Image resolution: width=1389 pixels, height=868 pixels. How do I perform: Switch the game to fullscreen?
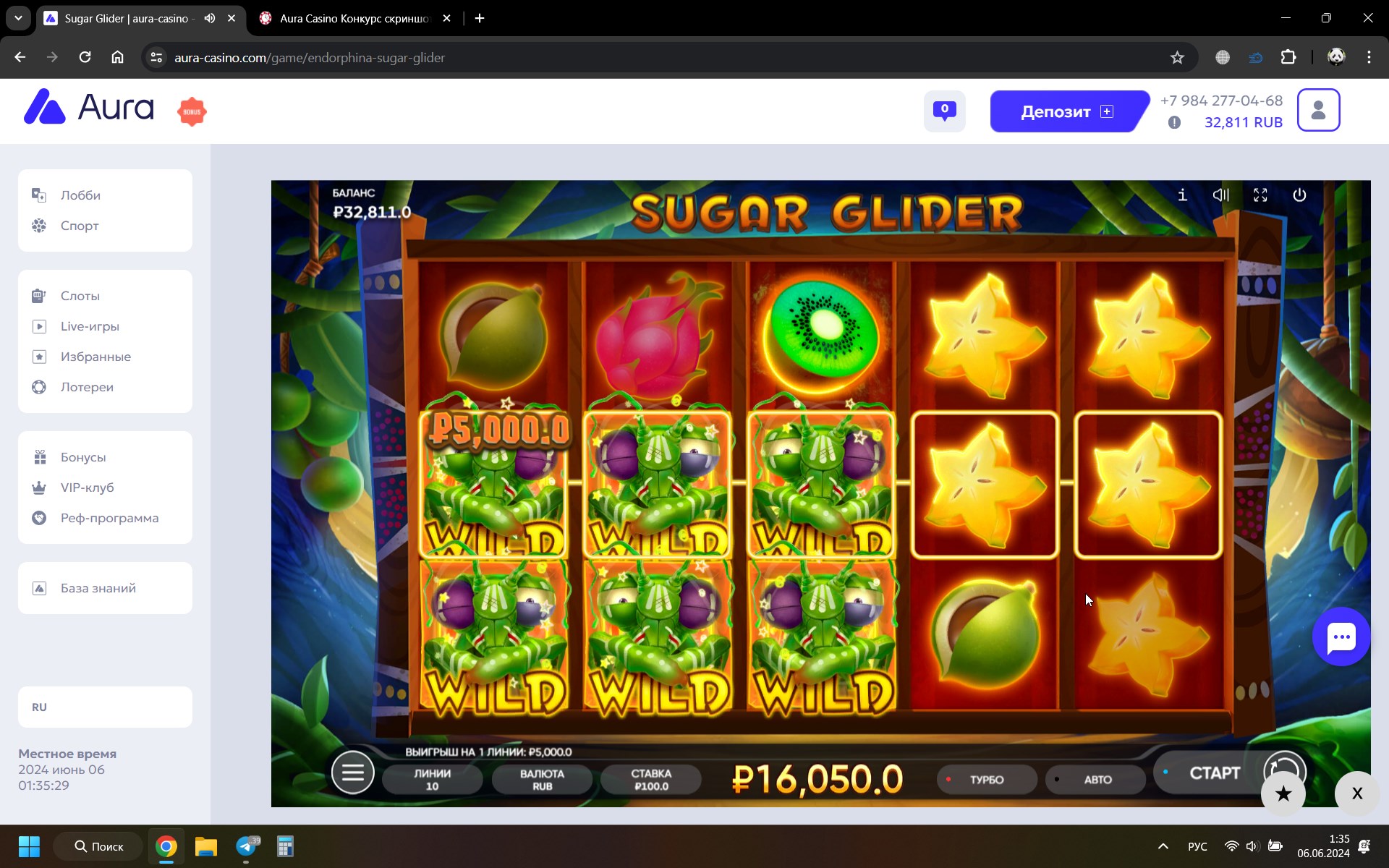coord(1260,195)
